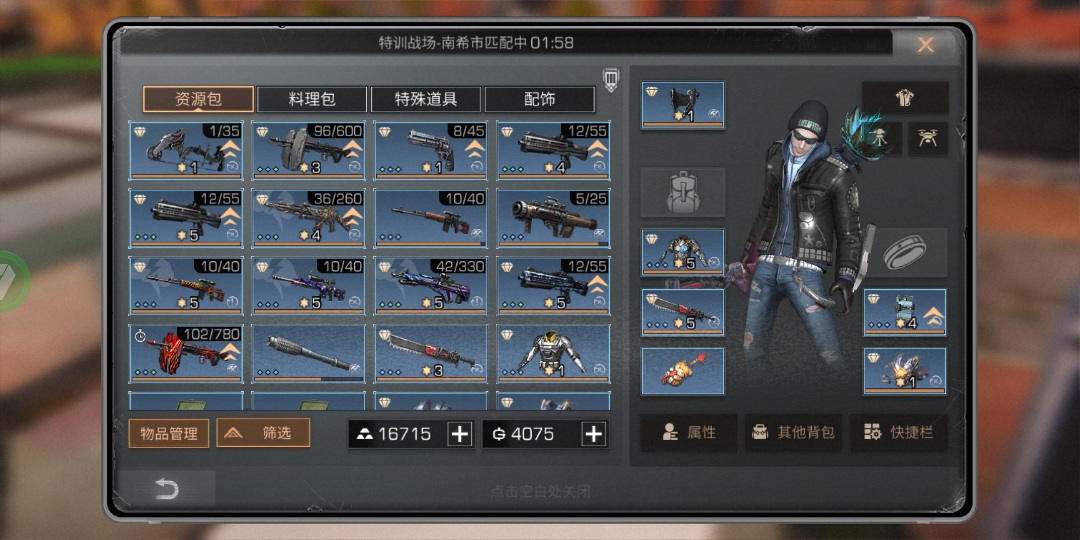Select the weapon slot with 96/600 ammo
Screen dimensions: 1080x540
coord(308,150)
